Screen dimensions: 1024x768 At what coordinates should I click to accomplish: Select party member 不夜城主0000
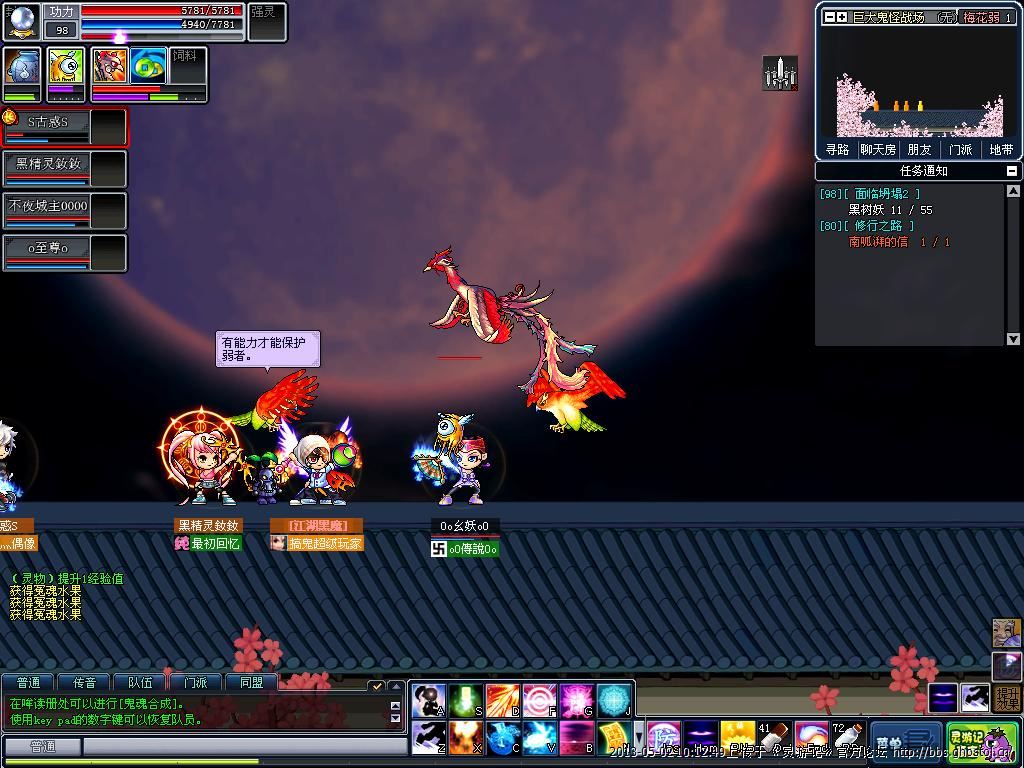pos(48,206)
